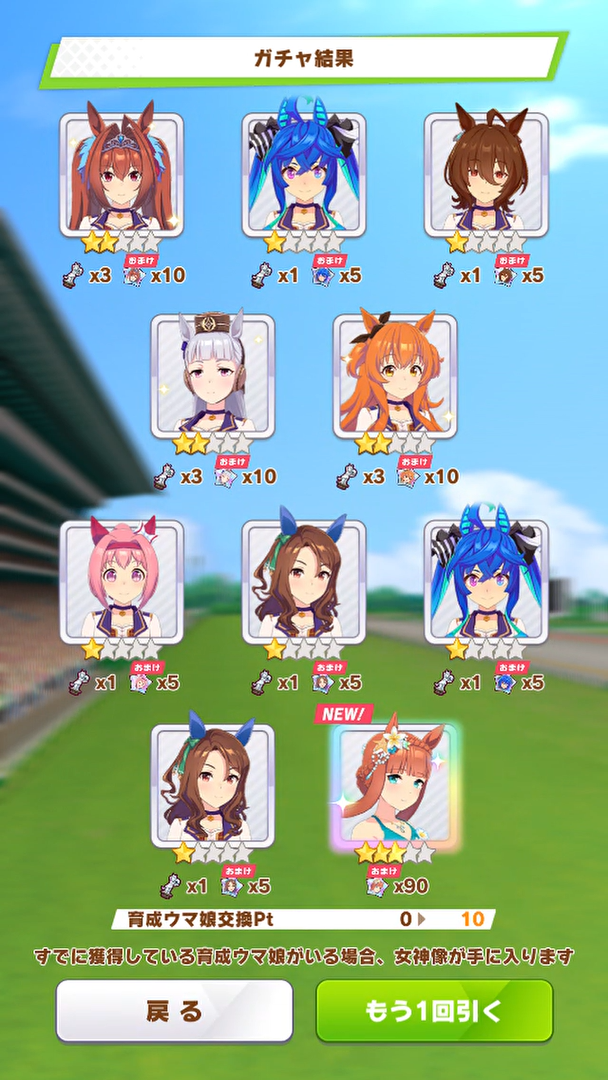Go back with the 戻る button
The width and height of the screenshot is (608, 1080).
[x=174, y=1010]
